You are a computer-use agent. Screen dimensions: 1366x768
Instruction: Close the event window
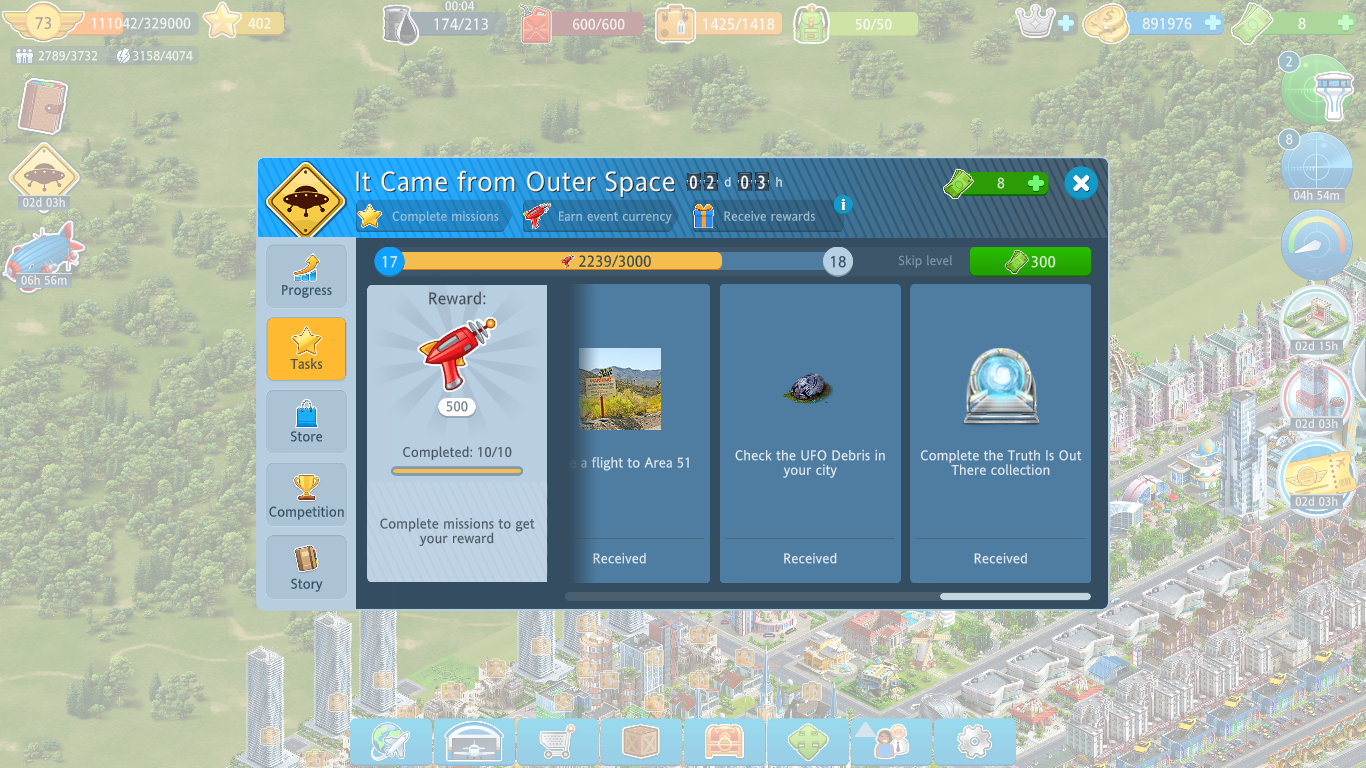pos(1080,183)
